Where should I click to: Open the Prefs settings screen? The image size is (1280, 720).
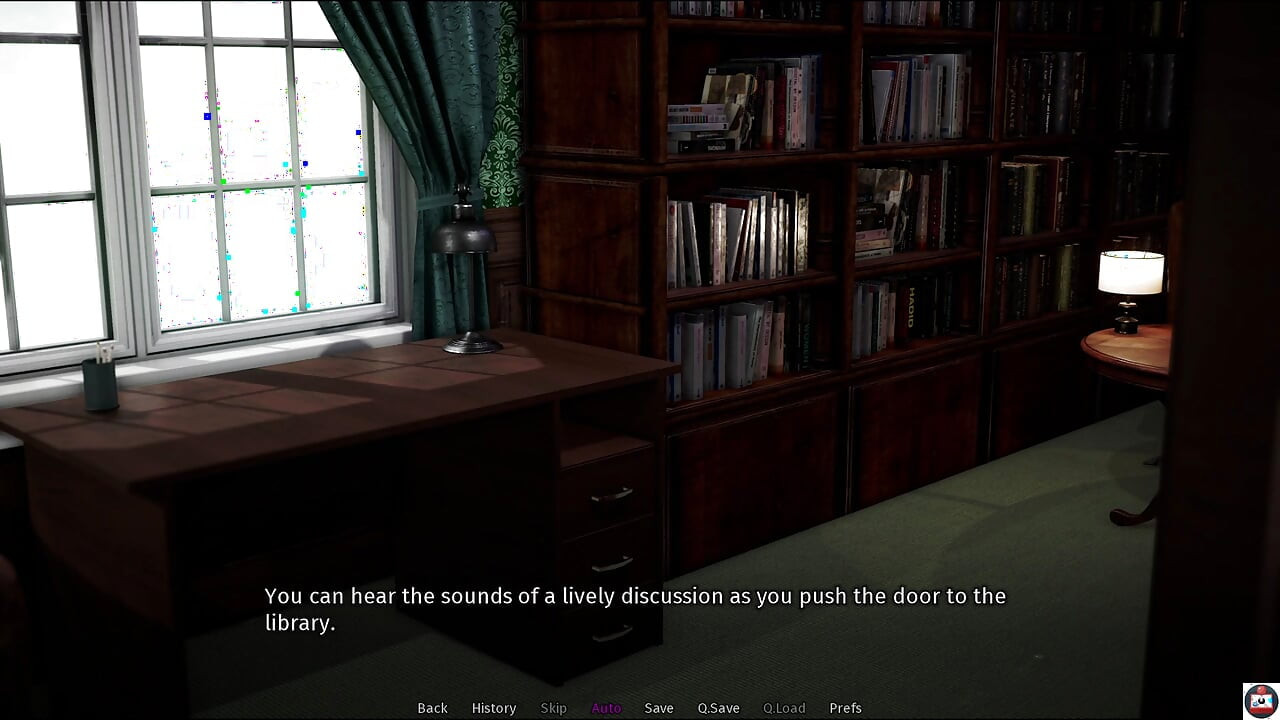pos(845,708)
